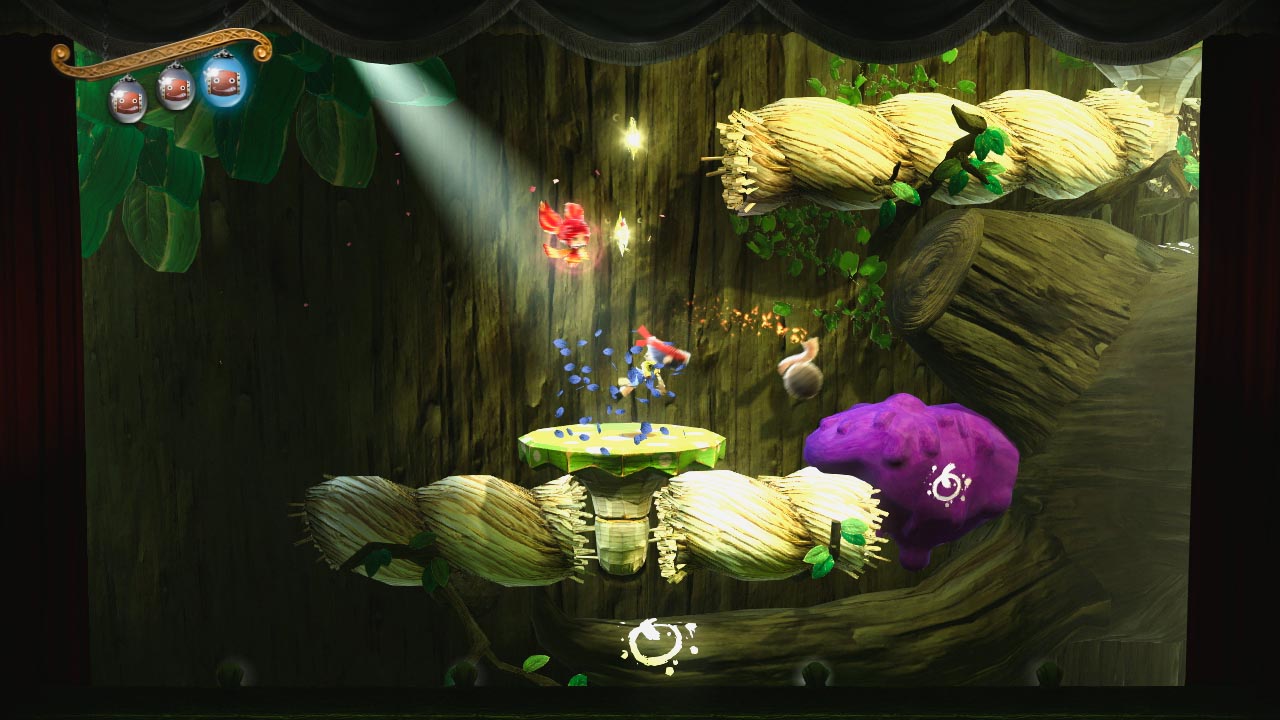Viewport: 1280px width, 720px height.
Task: Select the blue-highlighted head bubble
Action: coord(225,83)
